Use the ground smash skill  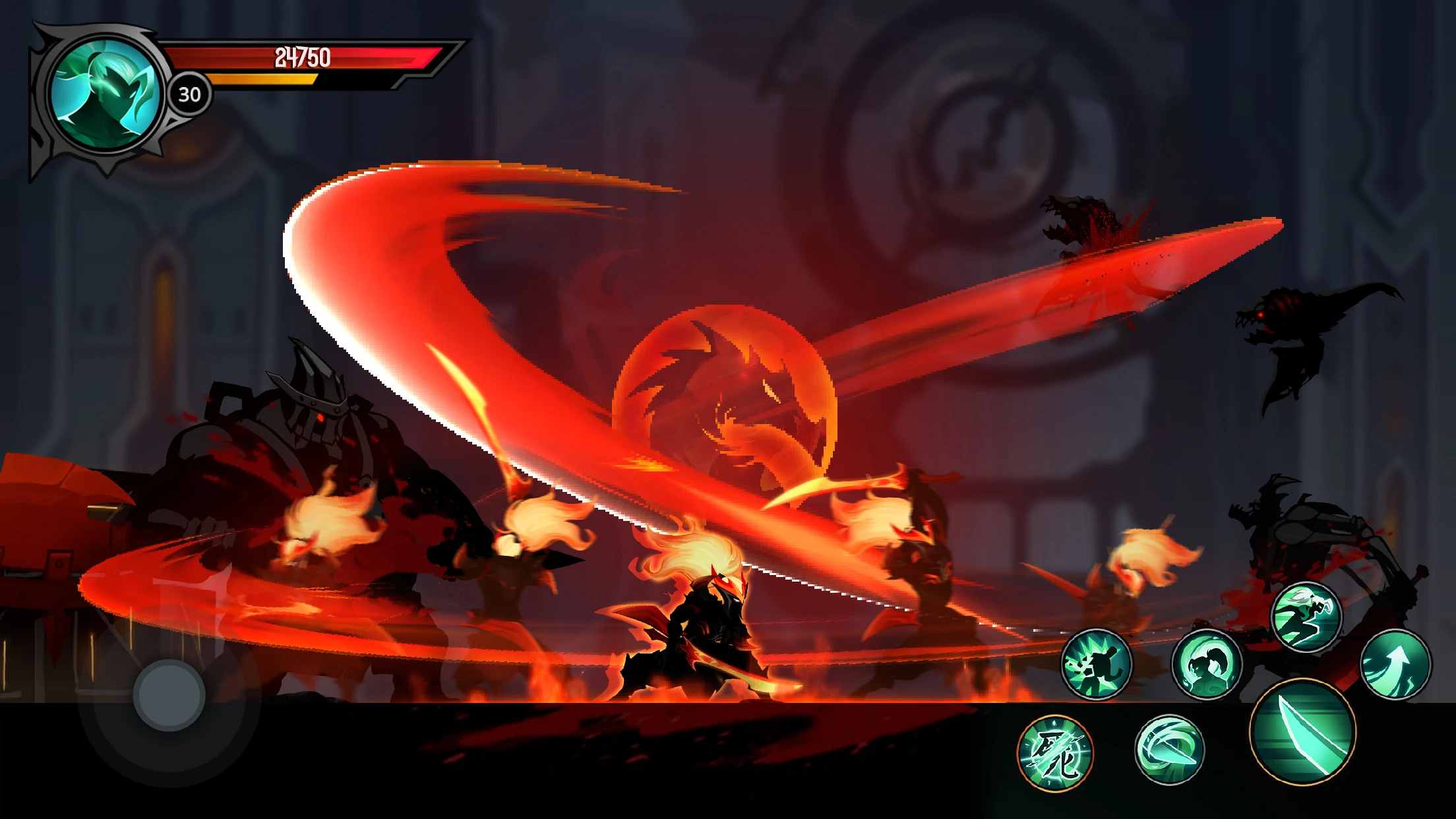(1098, 663)
